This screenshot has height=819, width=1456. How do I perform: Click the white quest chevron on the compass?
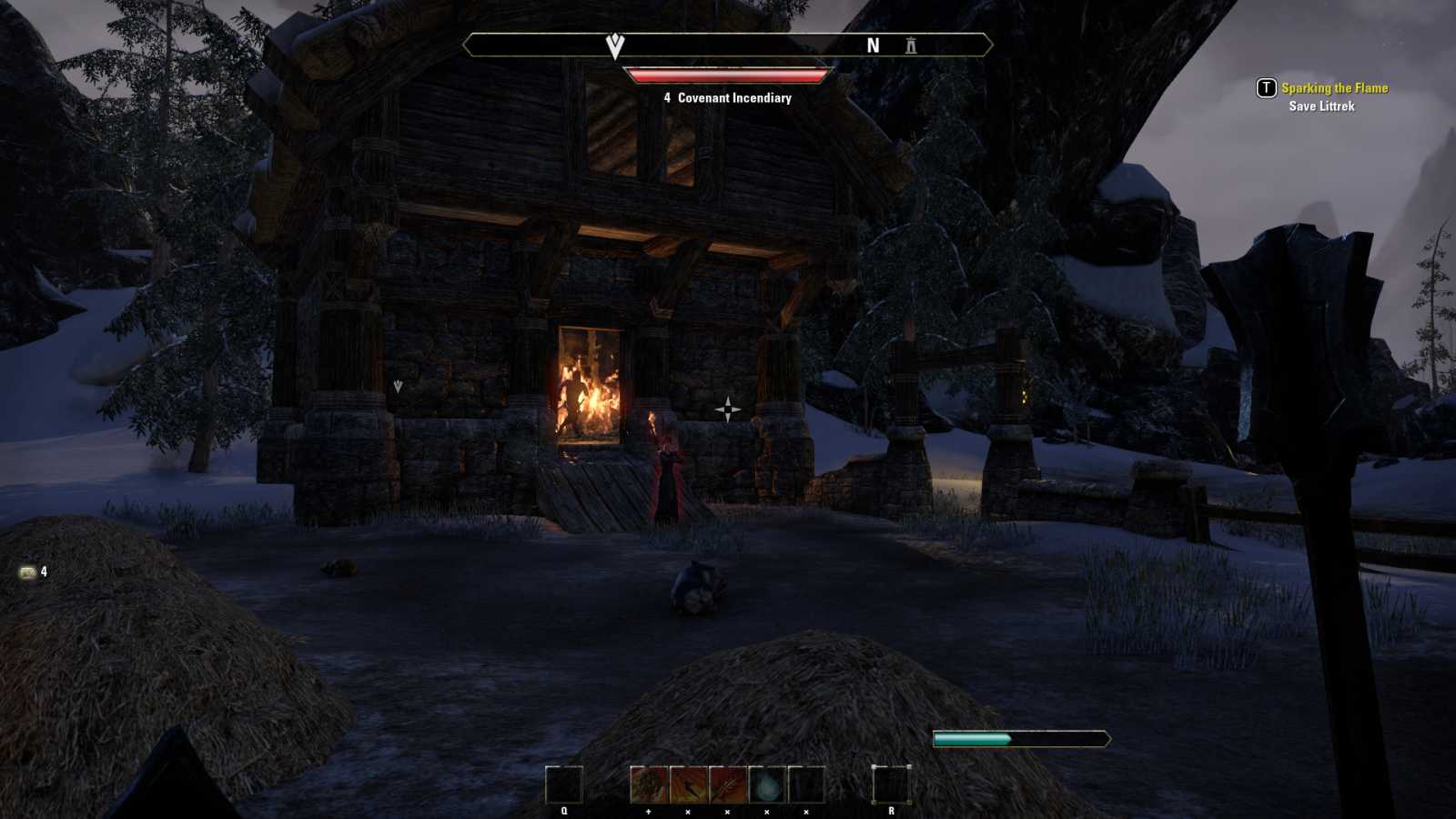tap(614, 44)
